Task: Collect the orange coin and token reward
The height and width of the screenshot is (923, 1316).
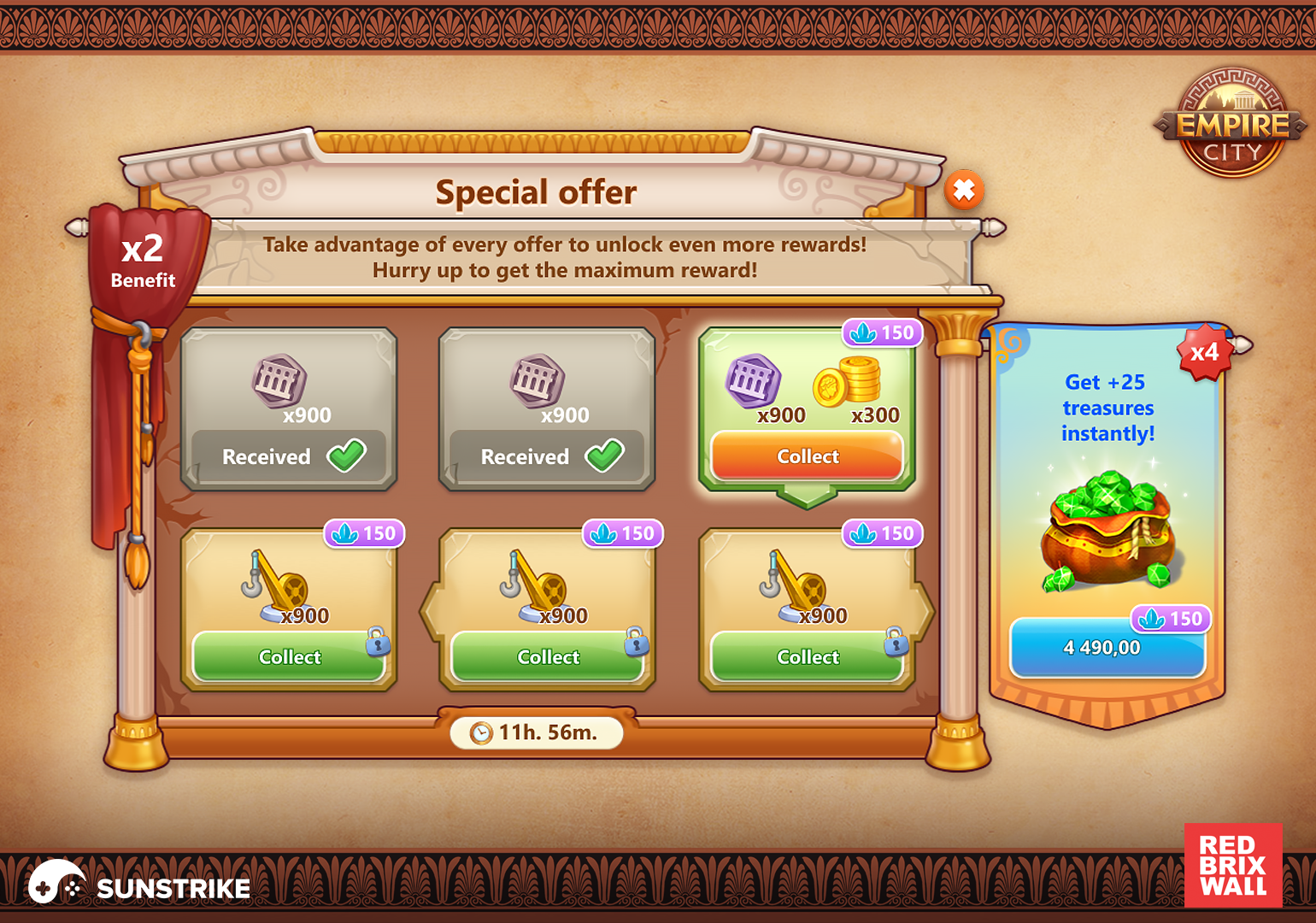Action: pos(807,456)
